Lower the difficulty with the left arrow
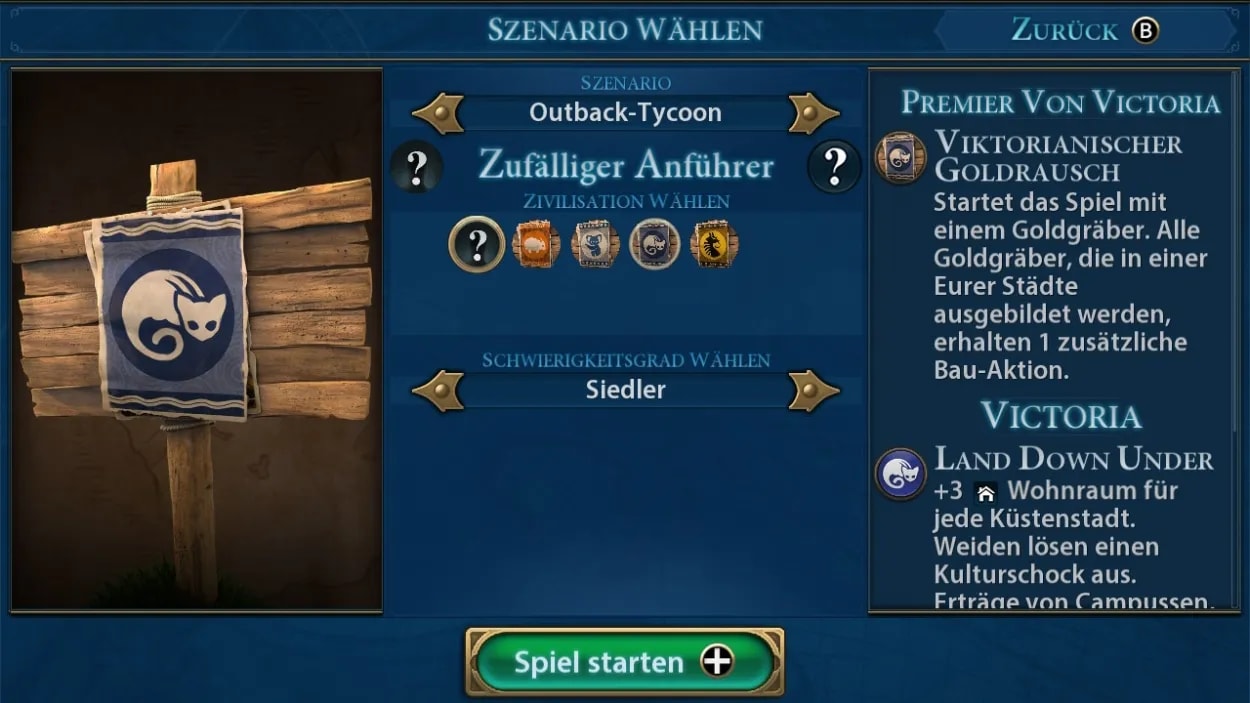Image resolution: width=1250 pixels, height=703 pixels. (x=438, y=390)
